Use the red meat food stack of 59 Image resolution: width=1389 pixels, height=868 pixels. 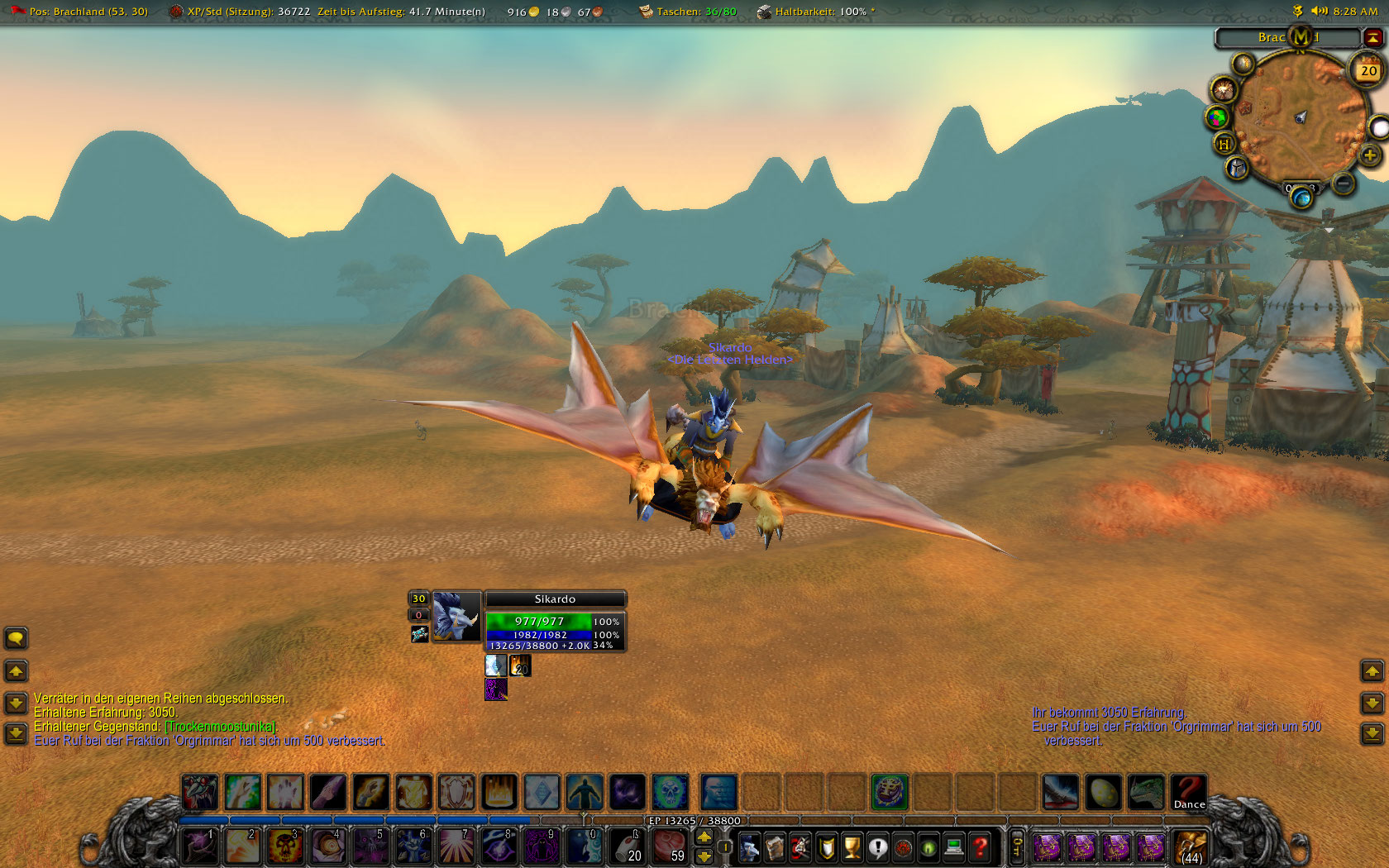670,847
